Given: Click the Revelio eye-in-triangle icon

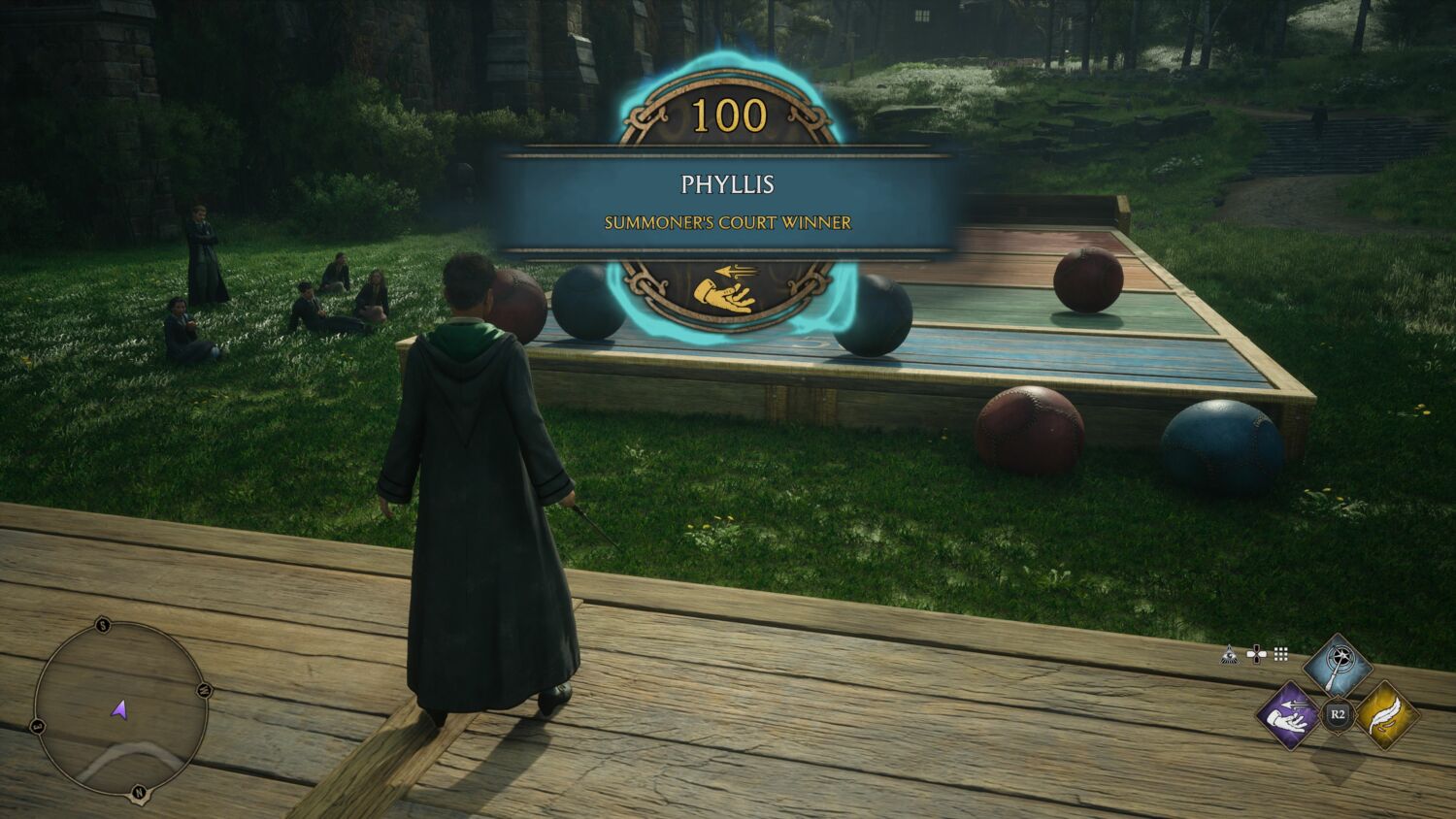Looking at the screenshot, I should [x=1228, y=655].
